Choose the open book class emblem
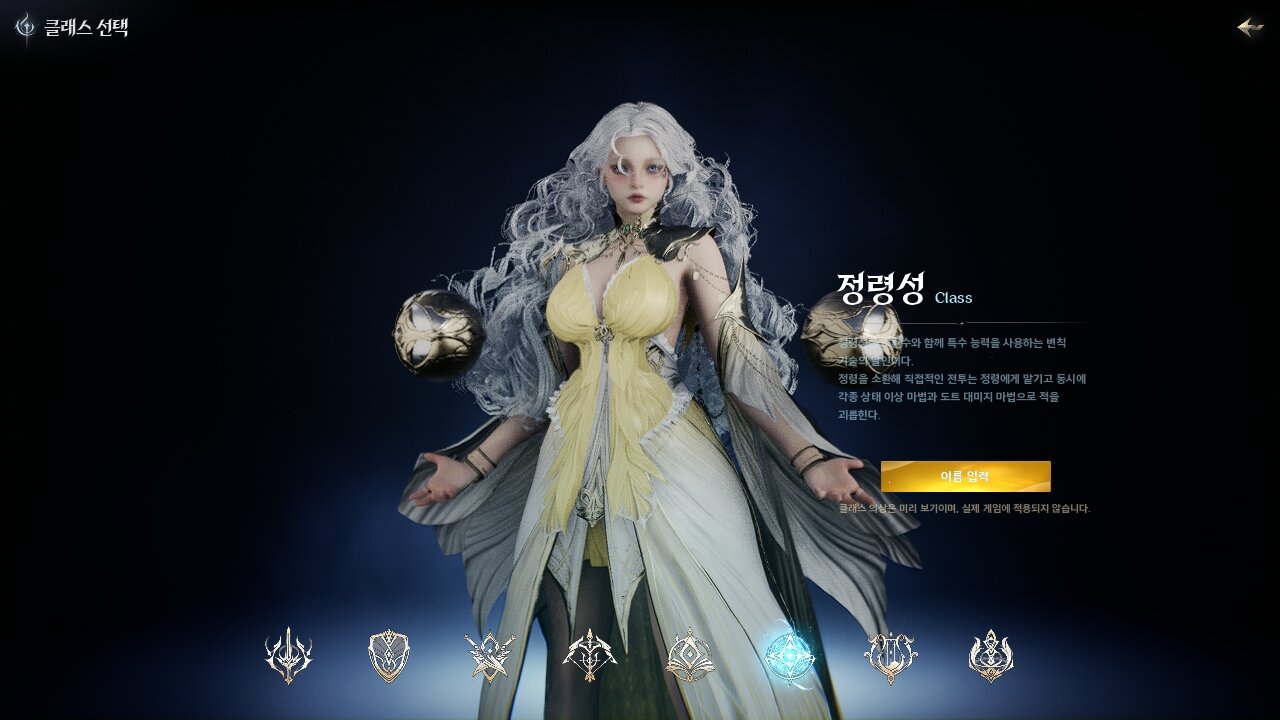1280x720 pixels. point(689,656)
